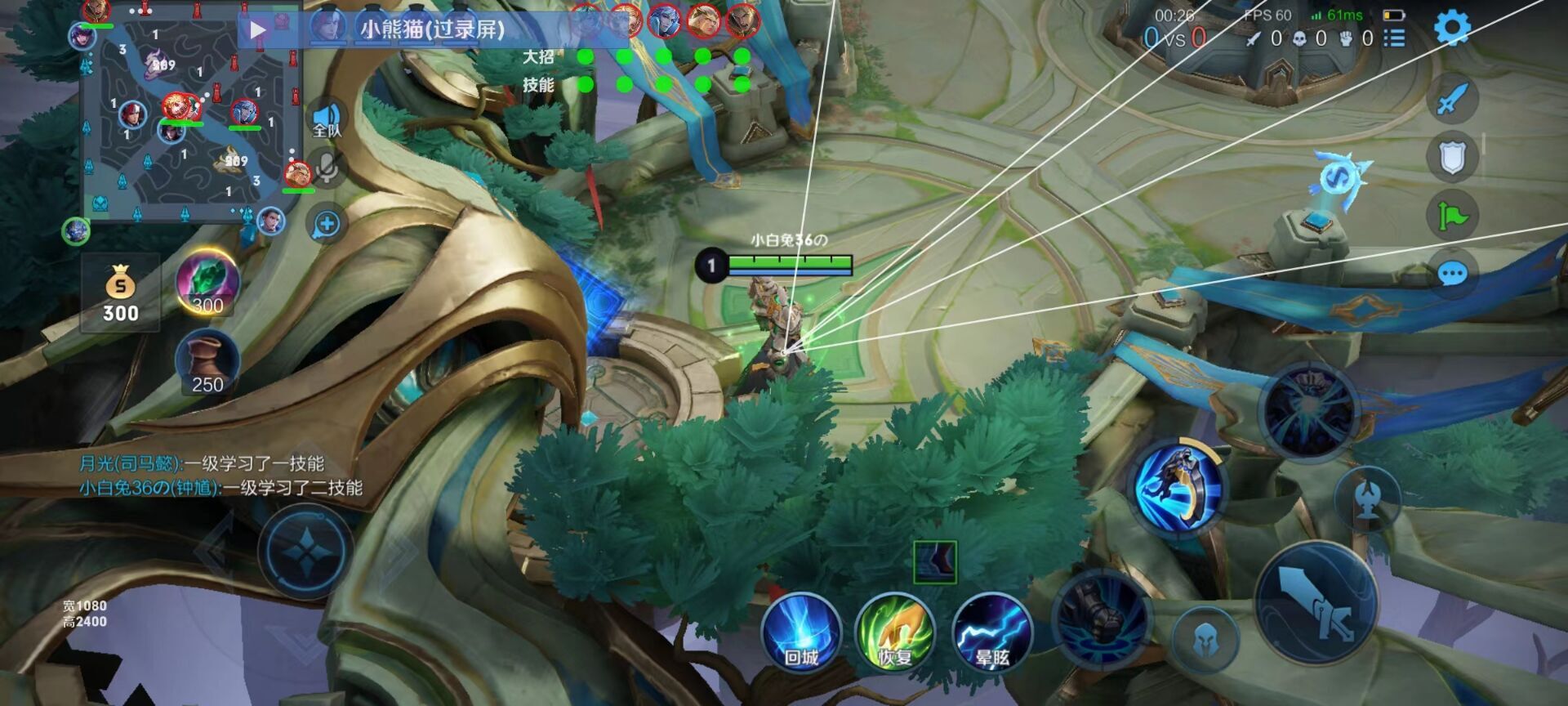Click the play button on recorder bar
Image resolution: width=1568 pixels, height=706 pixels.
click(x=258, y=30)
